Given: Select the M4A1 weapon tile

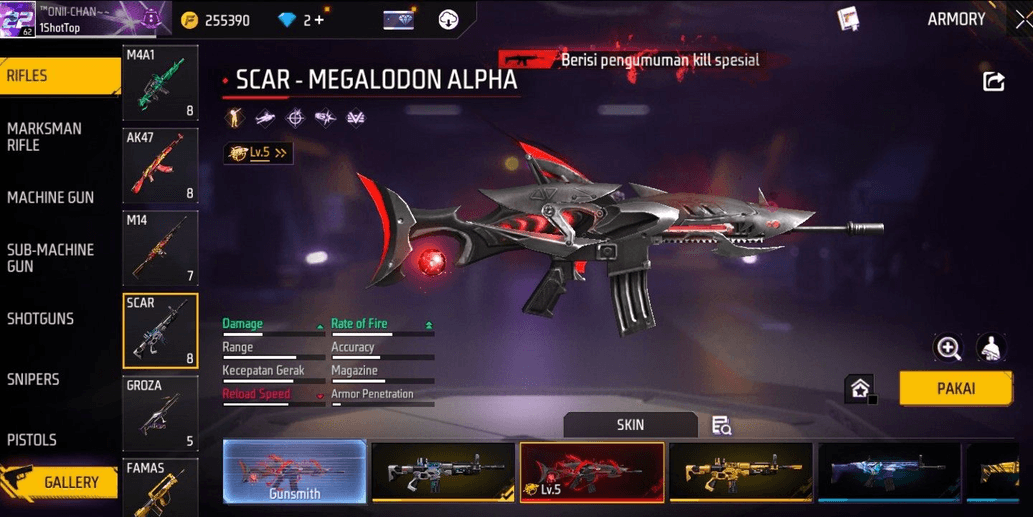Looking at the screenshot, I should [x=160, y=83].
